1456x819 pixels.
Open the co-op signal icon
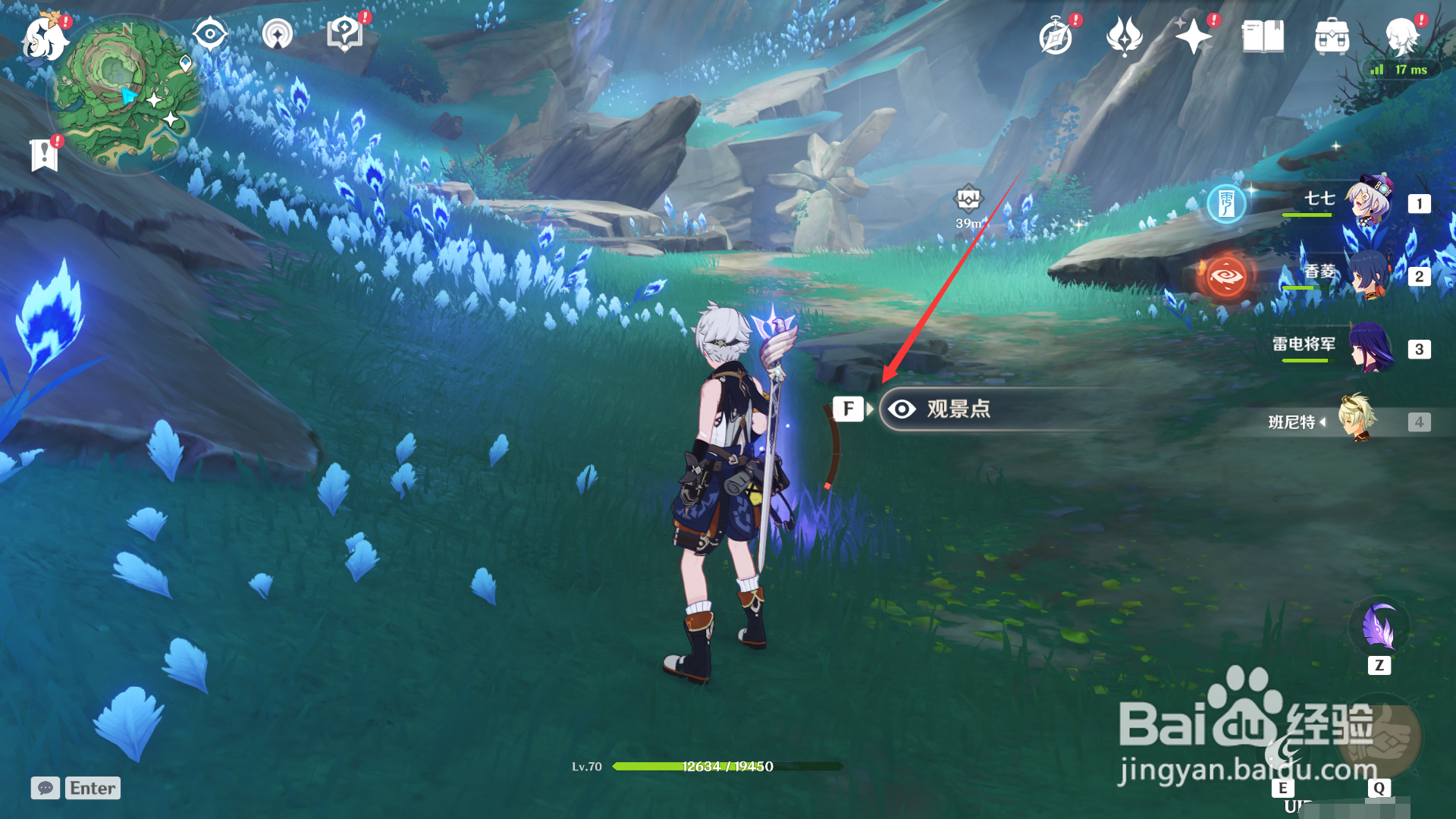click(278, 34)
